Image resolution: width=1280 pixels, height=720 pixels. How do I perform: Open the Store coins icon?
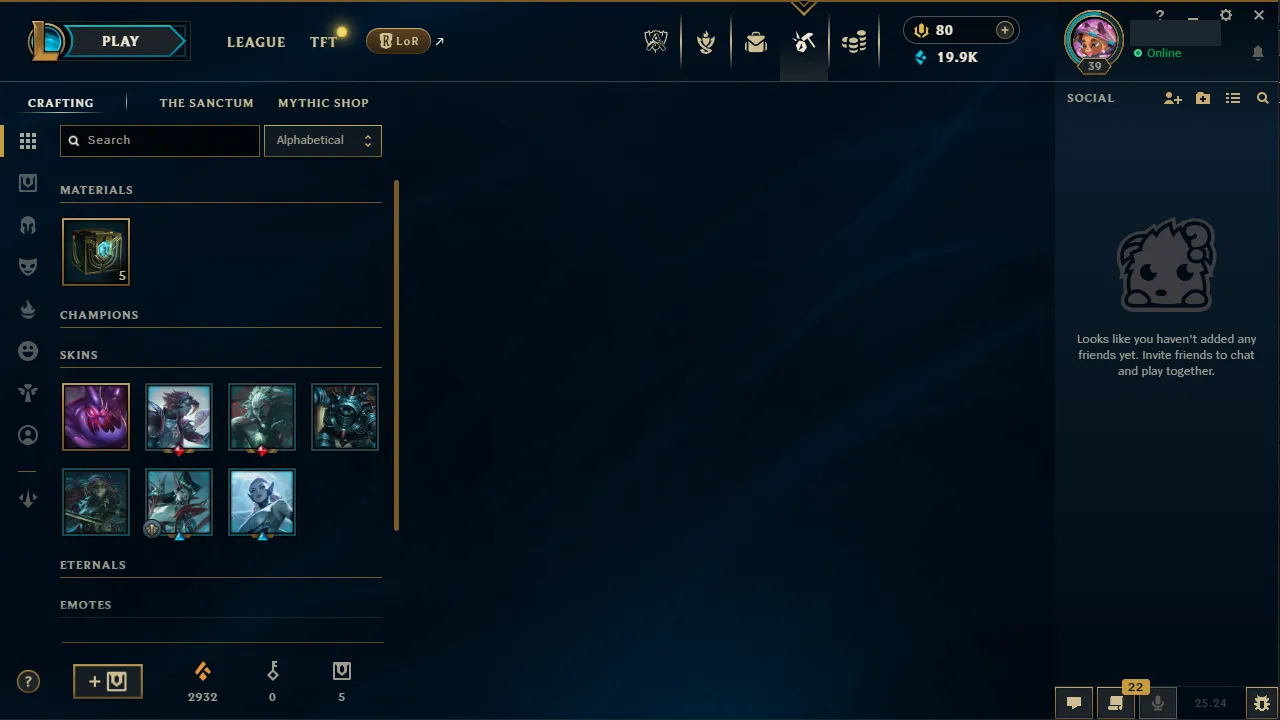854,41
